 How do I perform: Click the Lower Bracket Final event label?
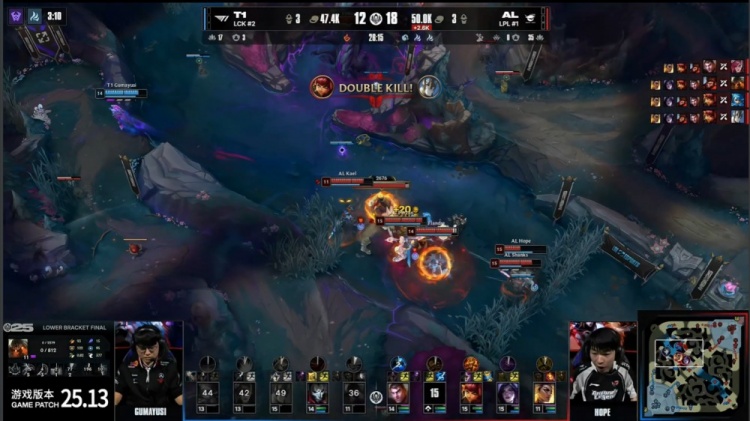point(68,327)
